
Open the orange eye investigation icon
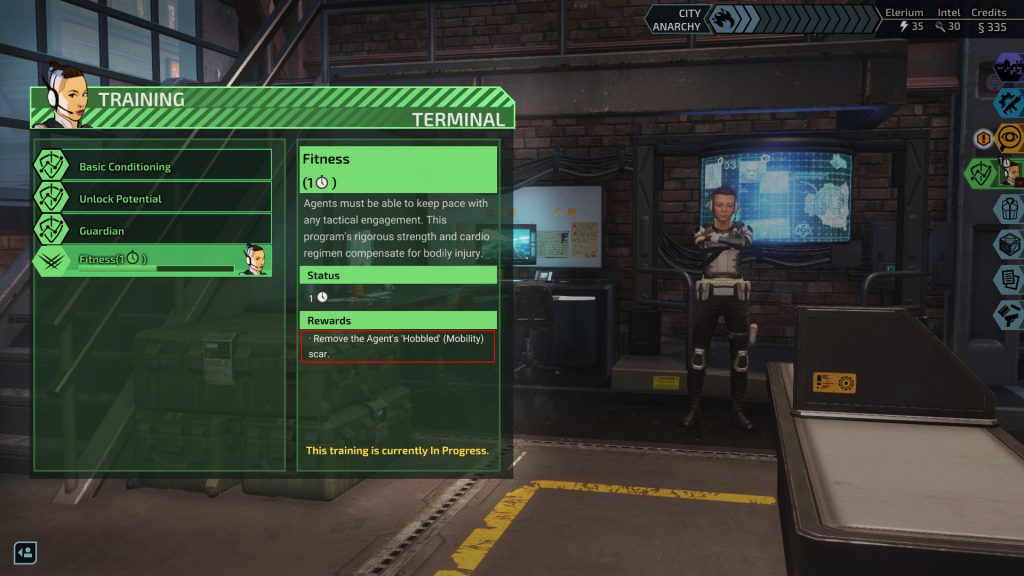(1010, 138)
